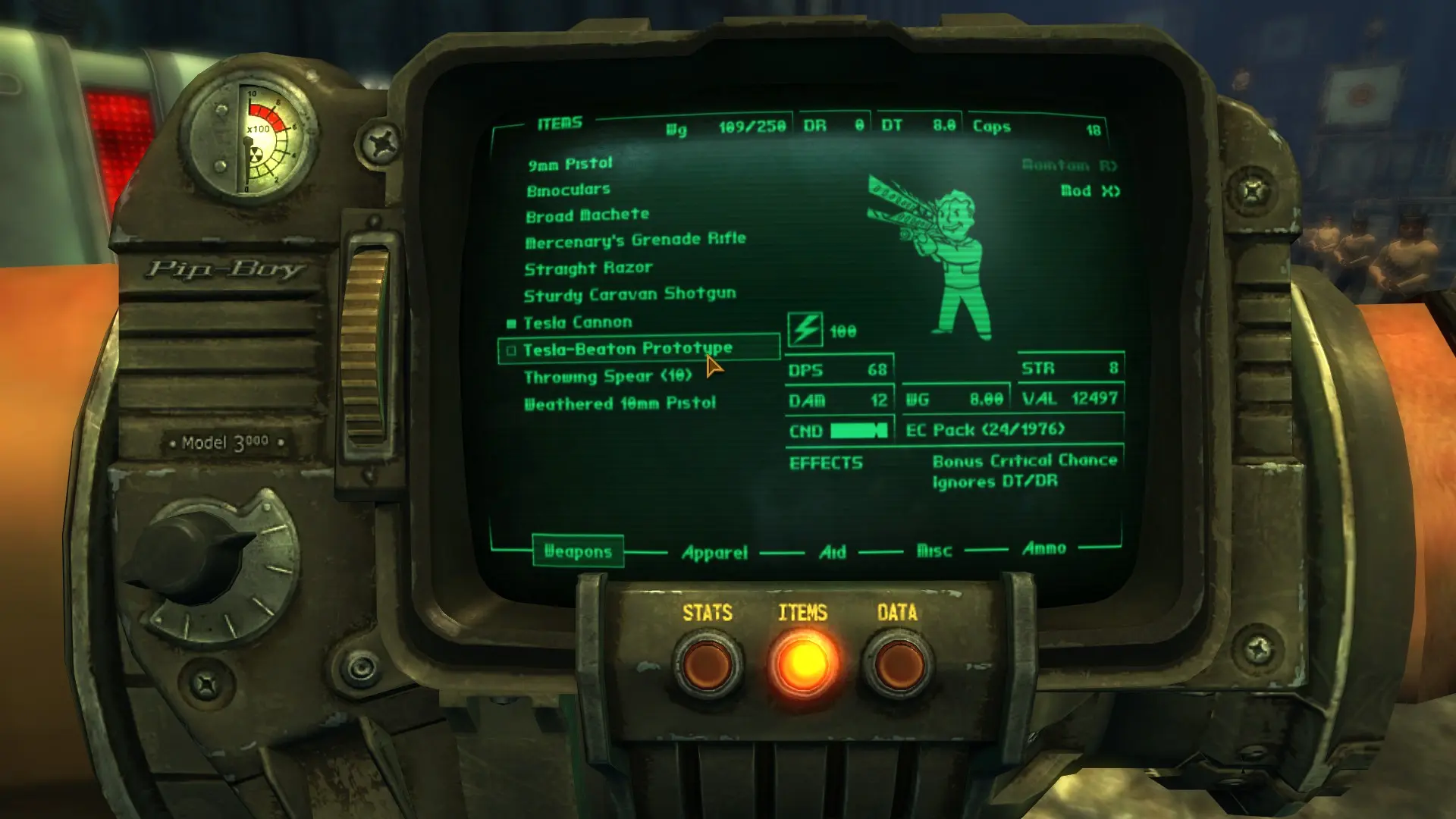Viewport: 1456px width, 819px height.
Task: Open the Misc items tab
Action: click(x=934, y=551)
